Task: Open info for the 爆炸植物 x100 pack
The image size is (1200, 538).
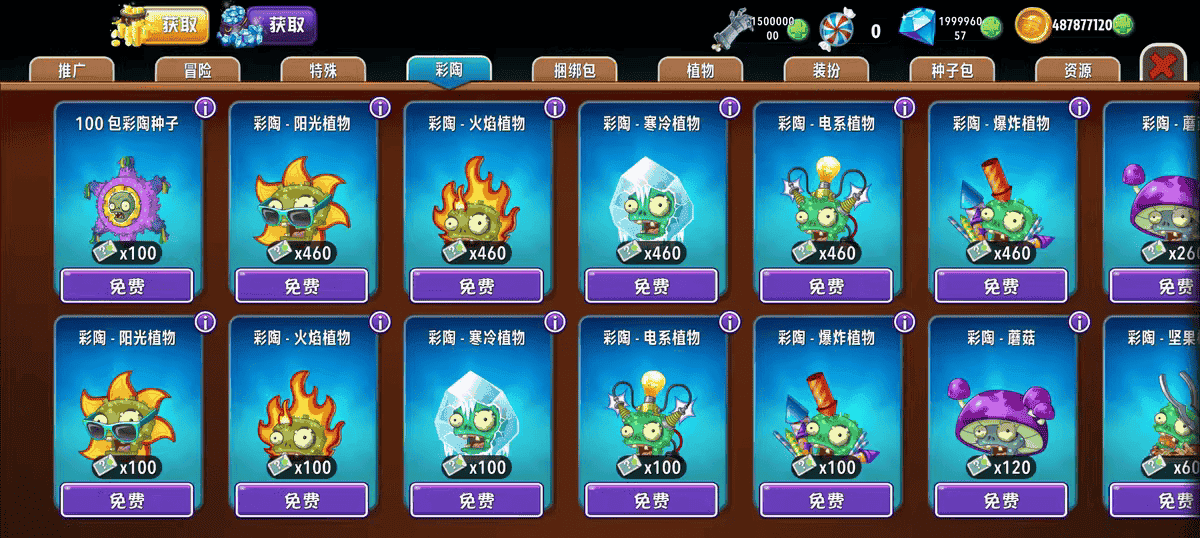Action: pyautogui.click(x=904, y=322)
